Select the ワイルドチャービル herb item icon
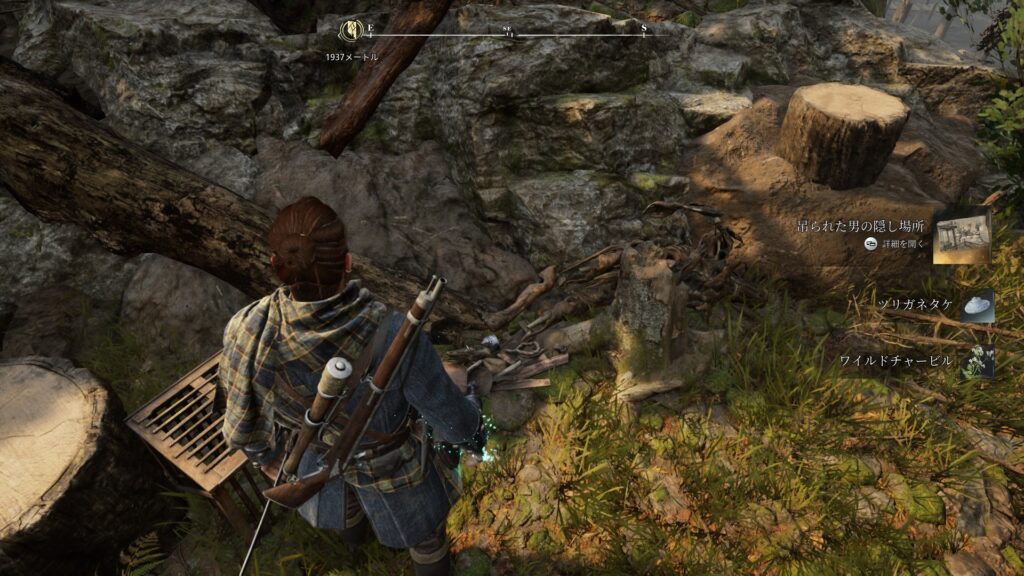1024x576 pixels. (x=977, y=361)
